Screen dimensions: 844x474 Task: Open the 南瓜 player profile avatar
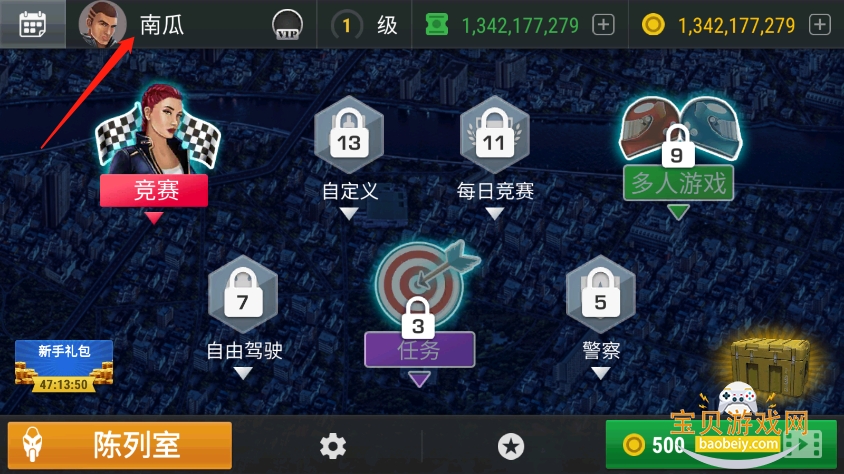click(x=103, y=24)
